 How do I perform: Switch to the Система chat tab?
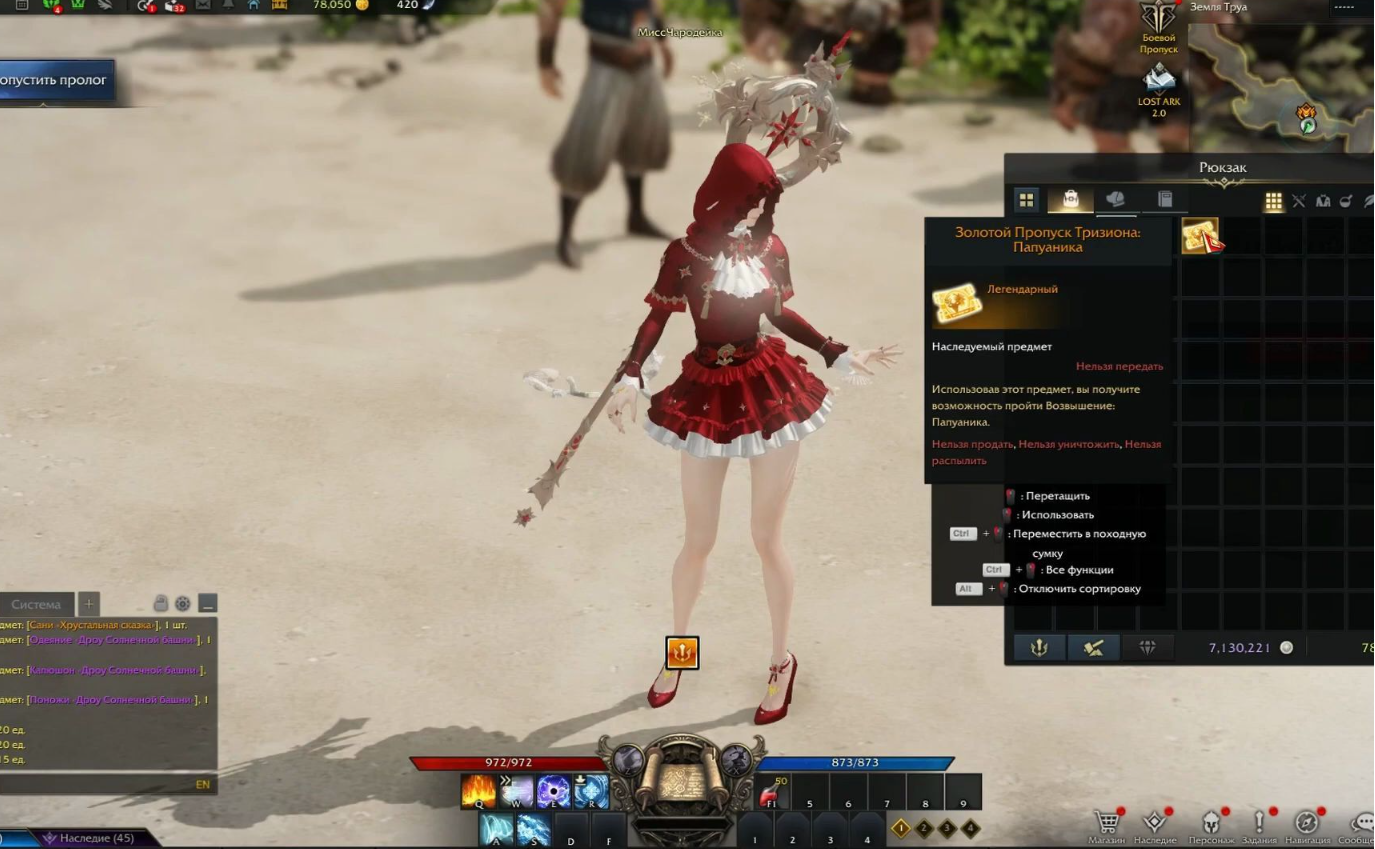(37, 604)
